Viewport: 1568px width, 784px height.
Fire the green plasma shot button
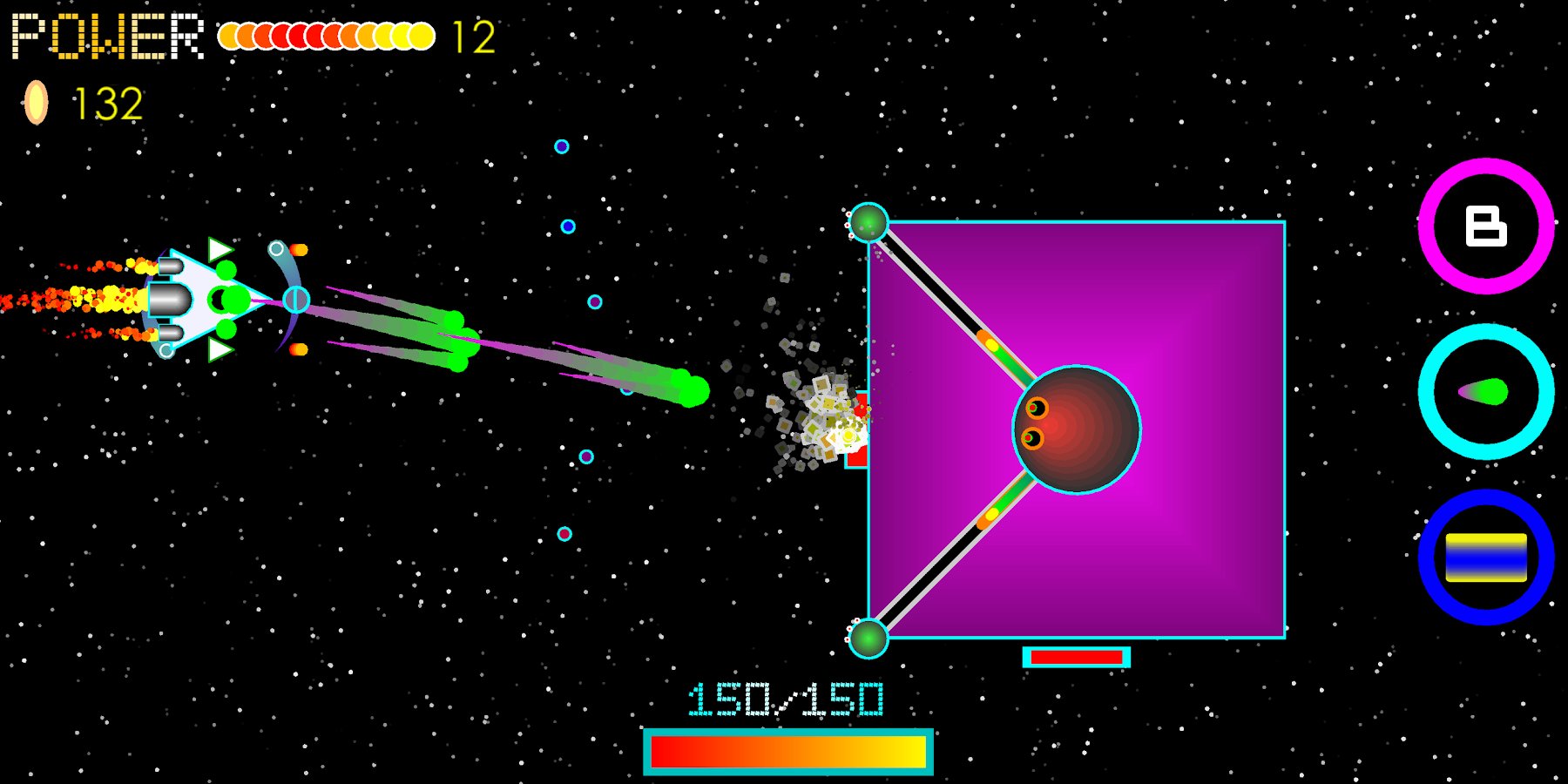pyautogui.click(x=1485, y=392)
